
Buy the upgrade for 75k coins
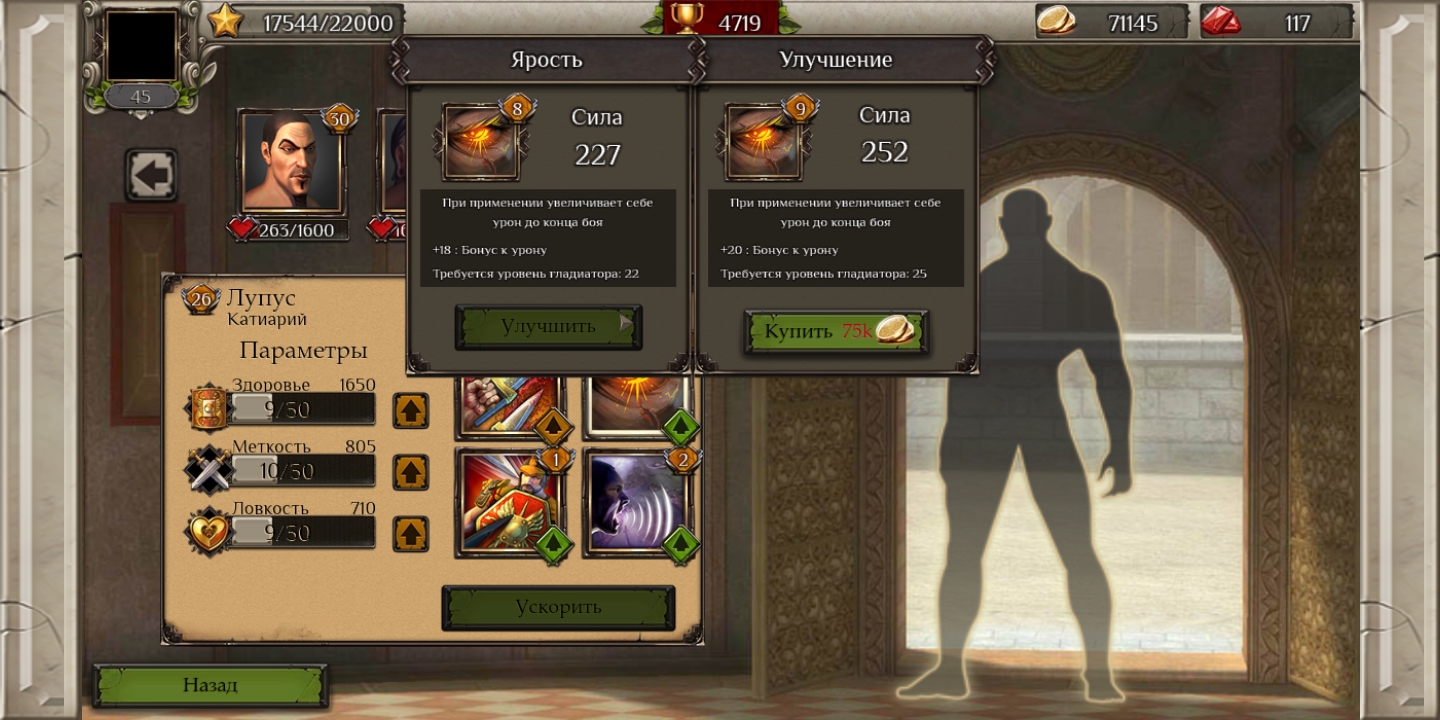click(836, 332)
